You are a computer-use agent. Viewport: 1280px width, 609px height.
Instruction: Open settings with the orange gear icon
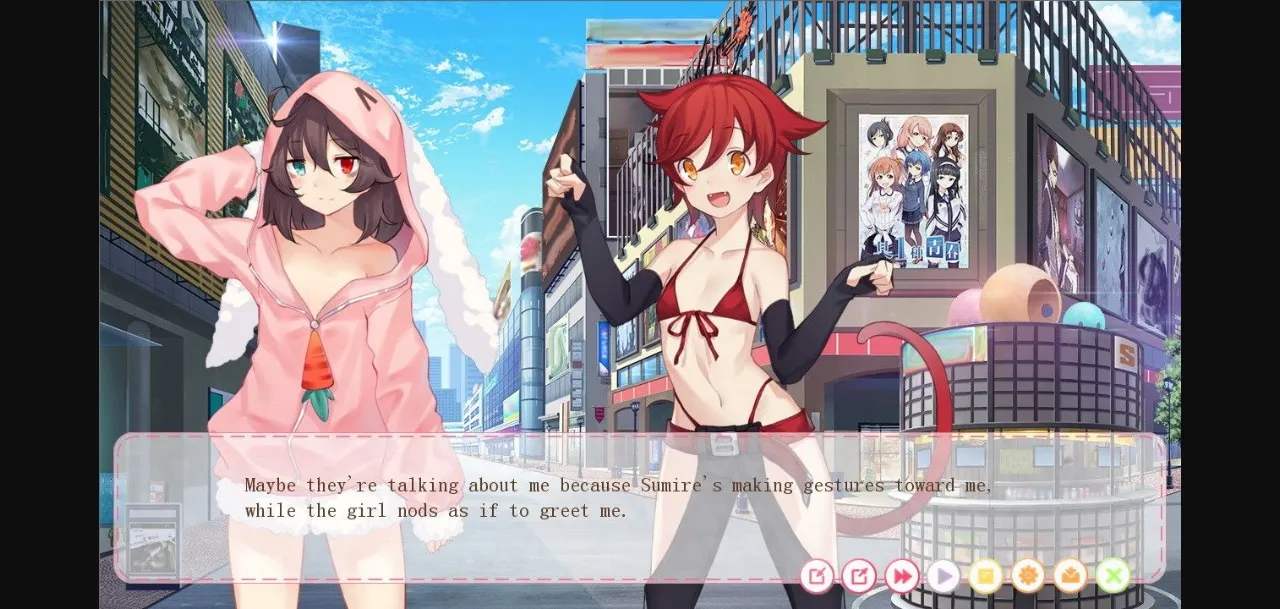coord(1027,575)
